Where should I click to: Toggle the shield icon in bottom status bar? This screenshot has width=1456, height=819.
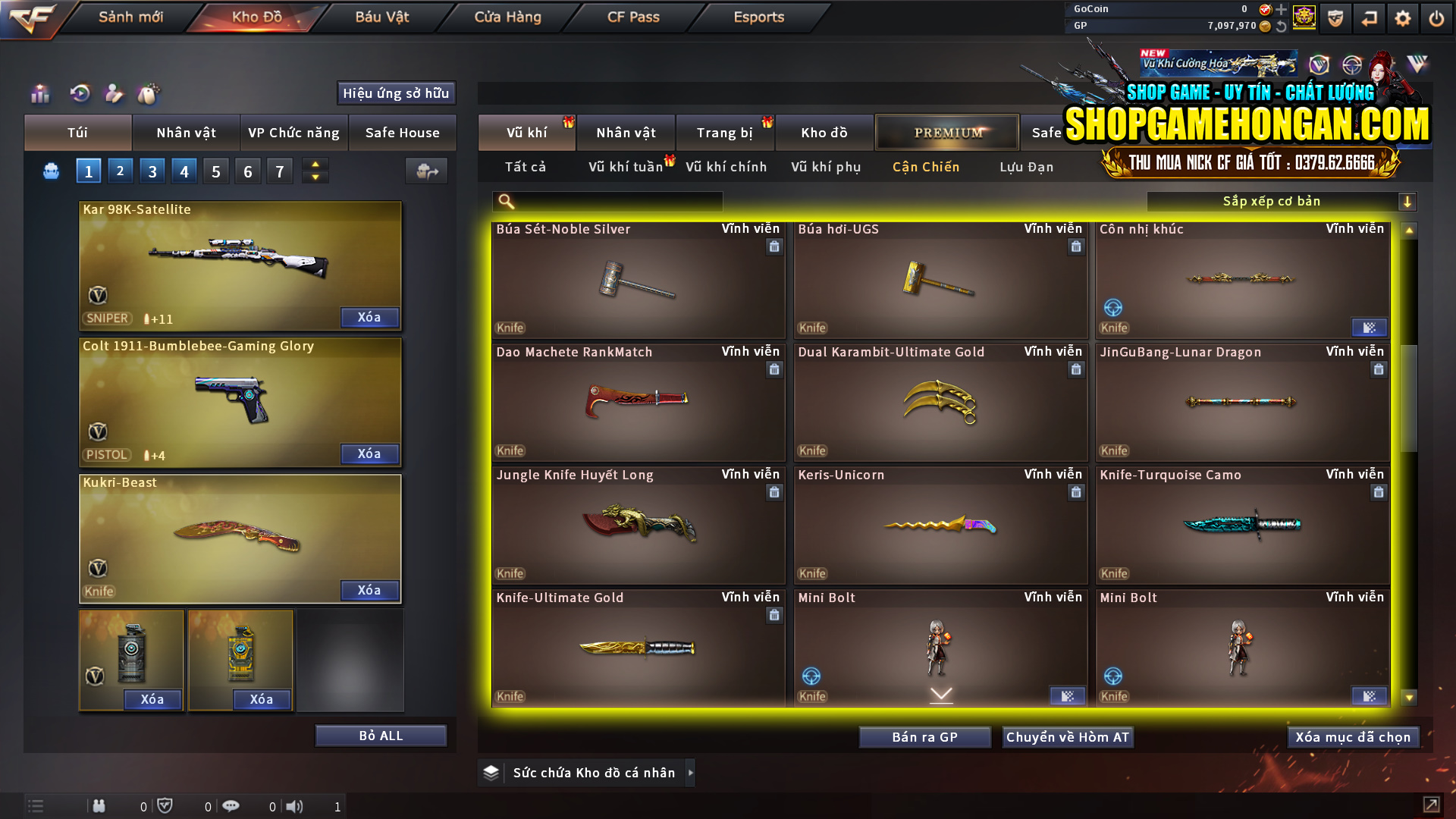click(165, 806)
